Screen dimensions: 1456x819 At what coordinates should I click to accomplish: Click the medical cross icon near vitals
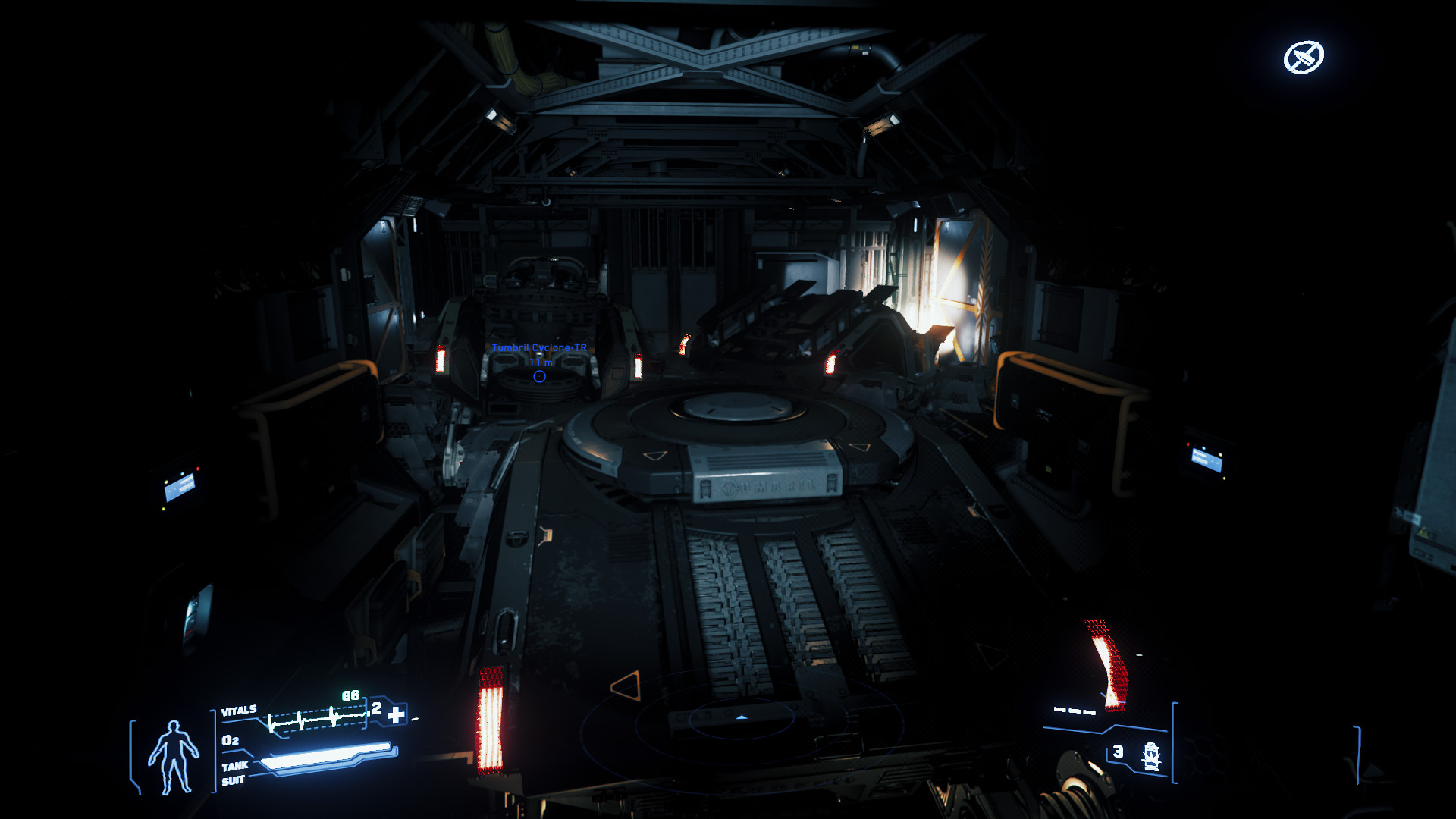click(x=397, y=716)
